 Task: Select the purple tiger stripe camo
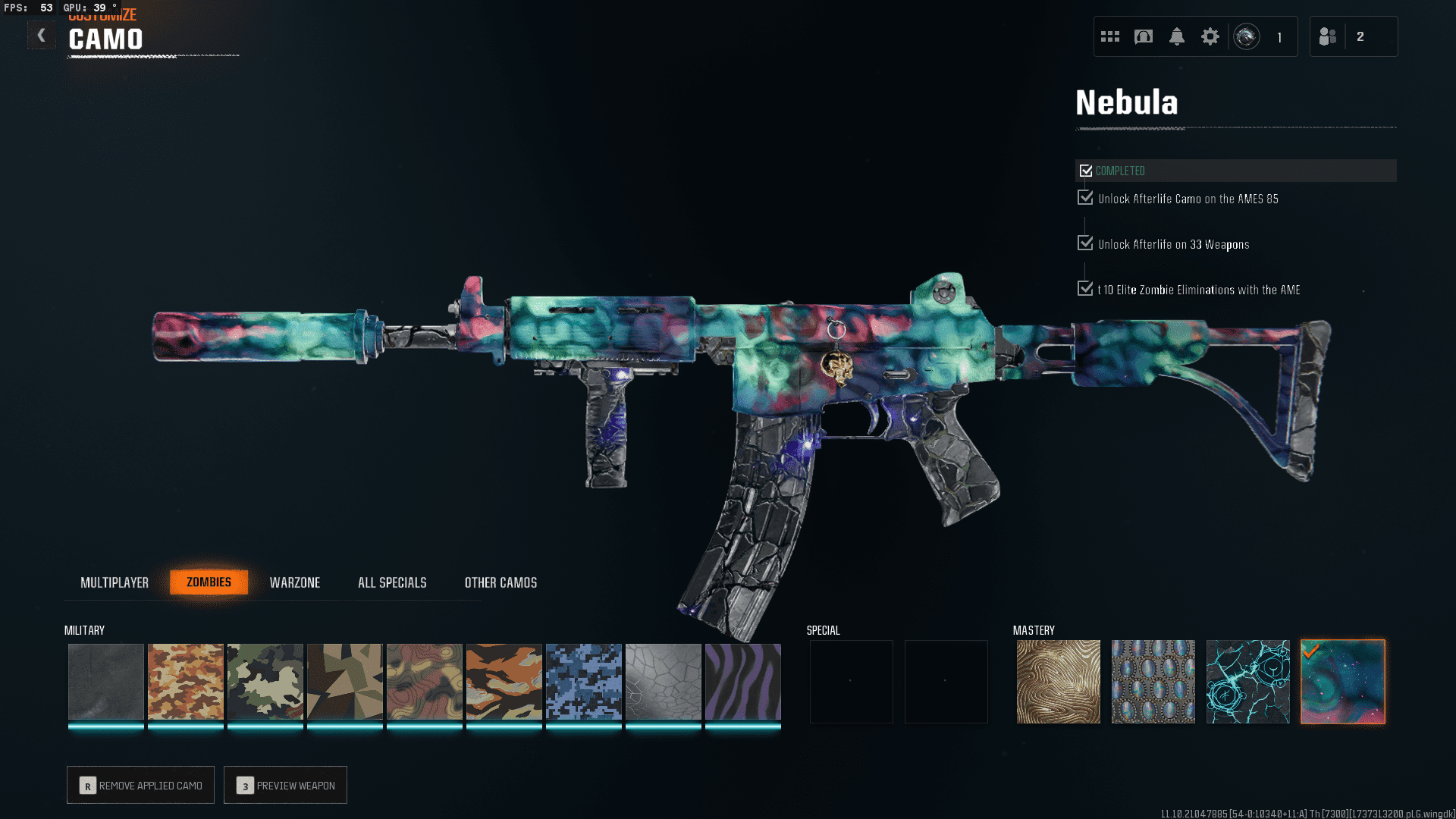pyautogui.click(x=743, y=681)
